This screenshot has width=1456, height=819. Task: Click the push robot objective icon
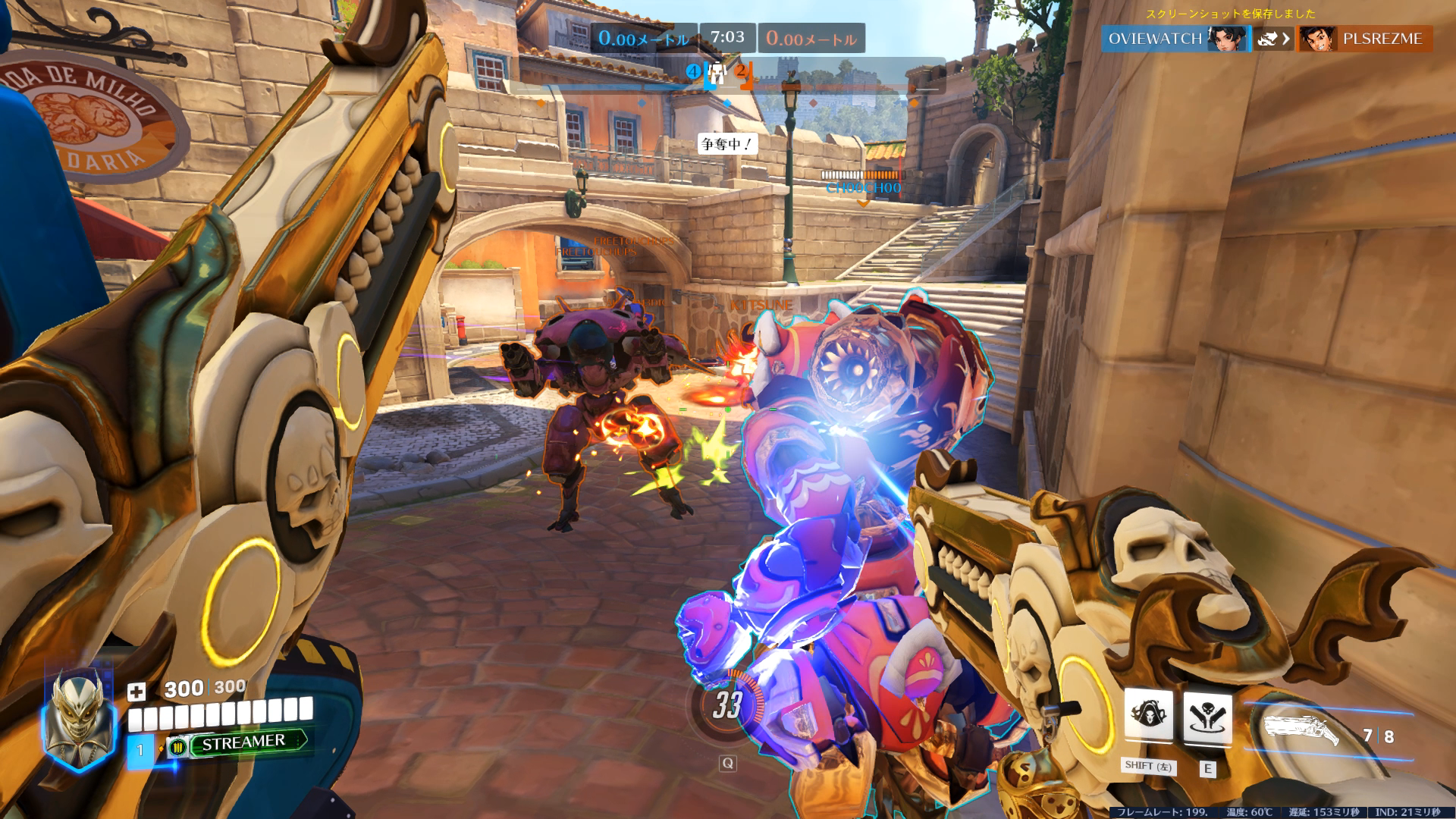717,73
